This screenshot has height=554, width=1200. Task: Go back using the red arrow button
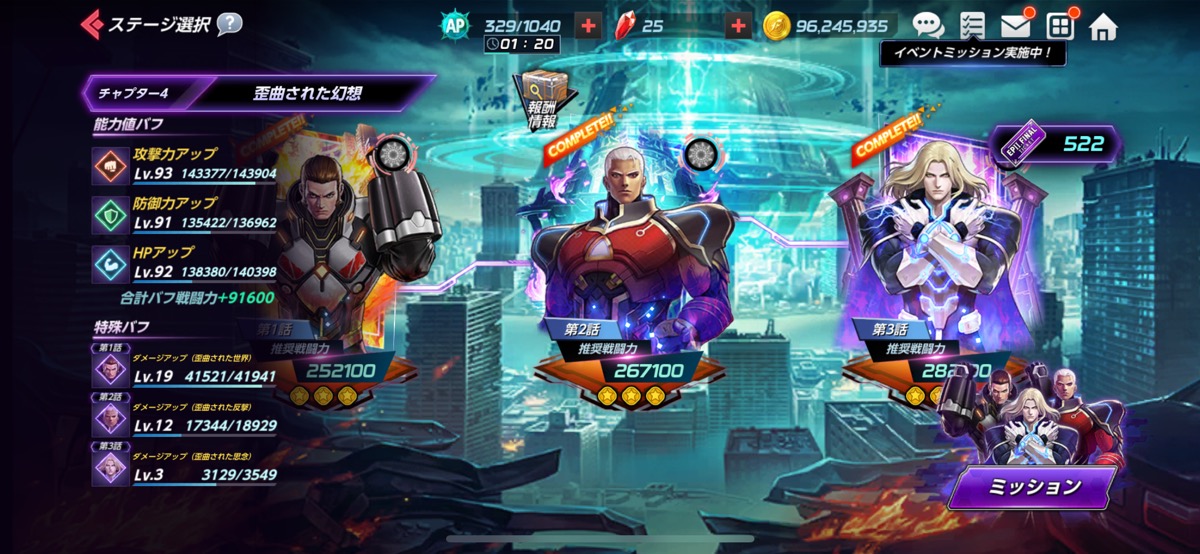[x=93, y=23]
